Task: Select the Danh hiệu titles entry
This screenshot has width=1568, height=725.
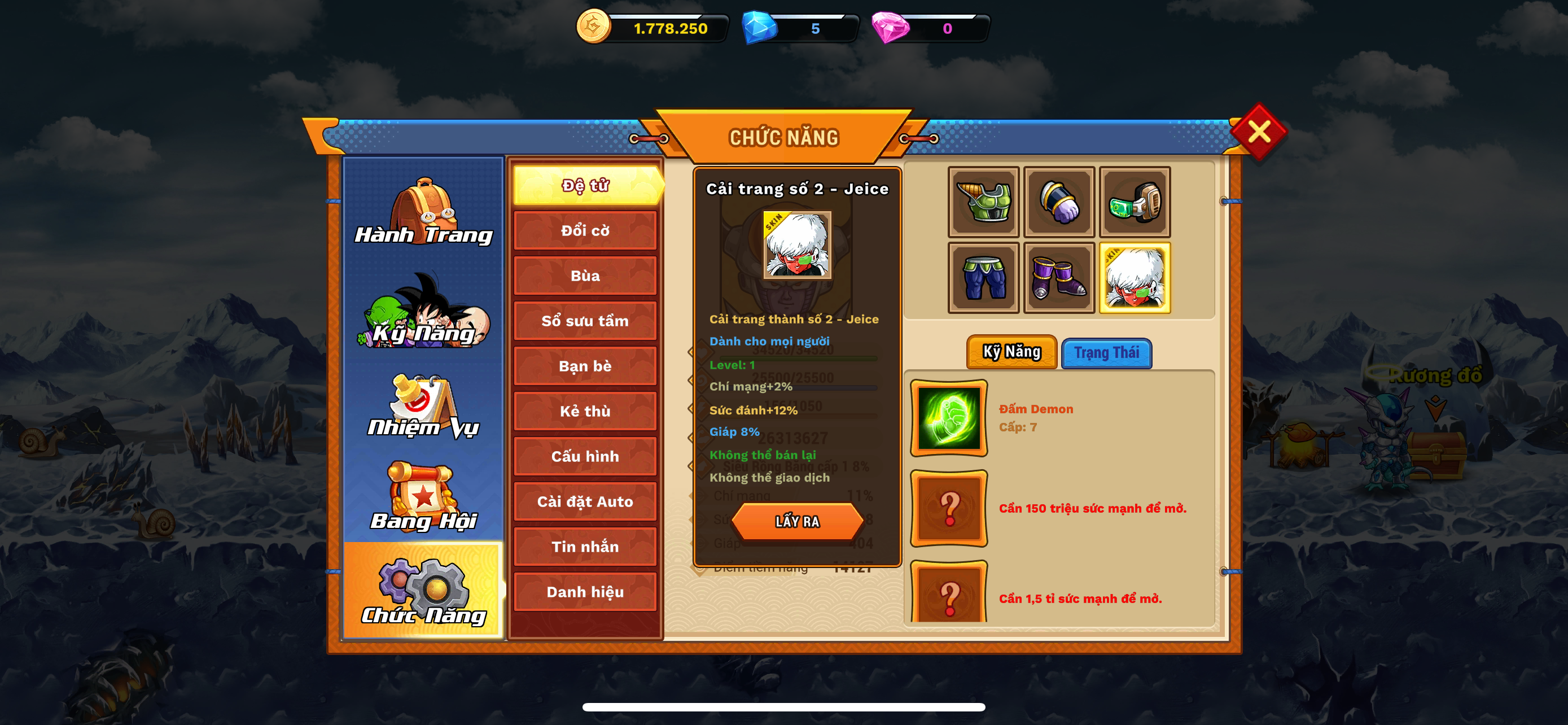Action: coord(585,592)
